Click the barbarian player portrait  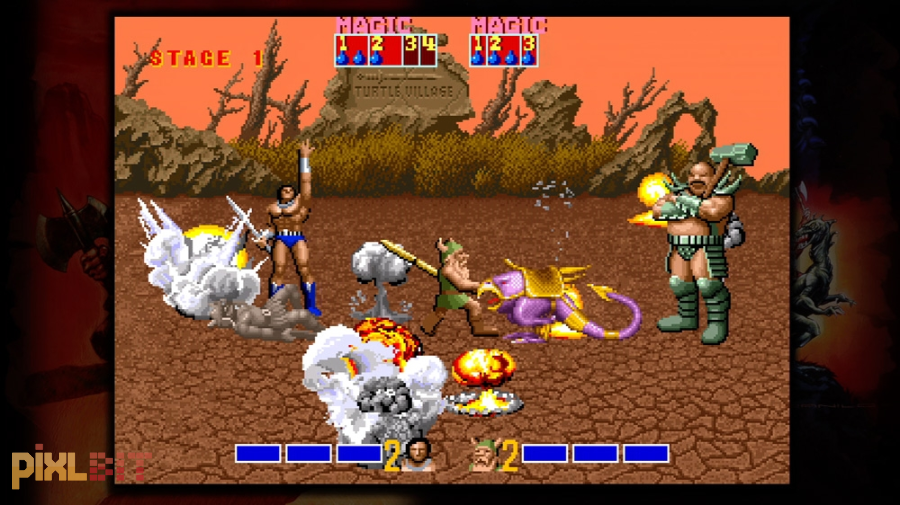point(420,455)
